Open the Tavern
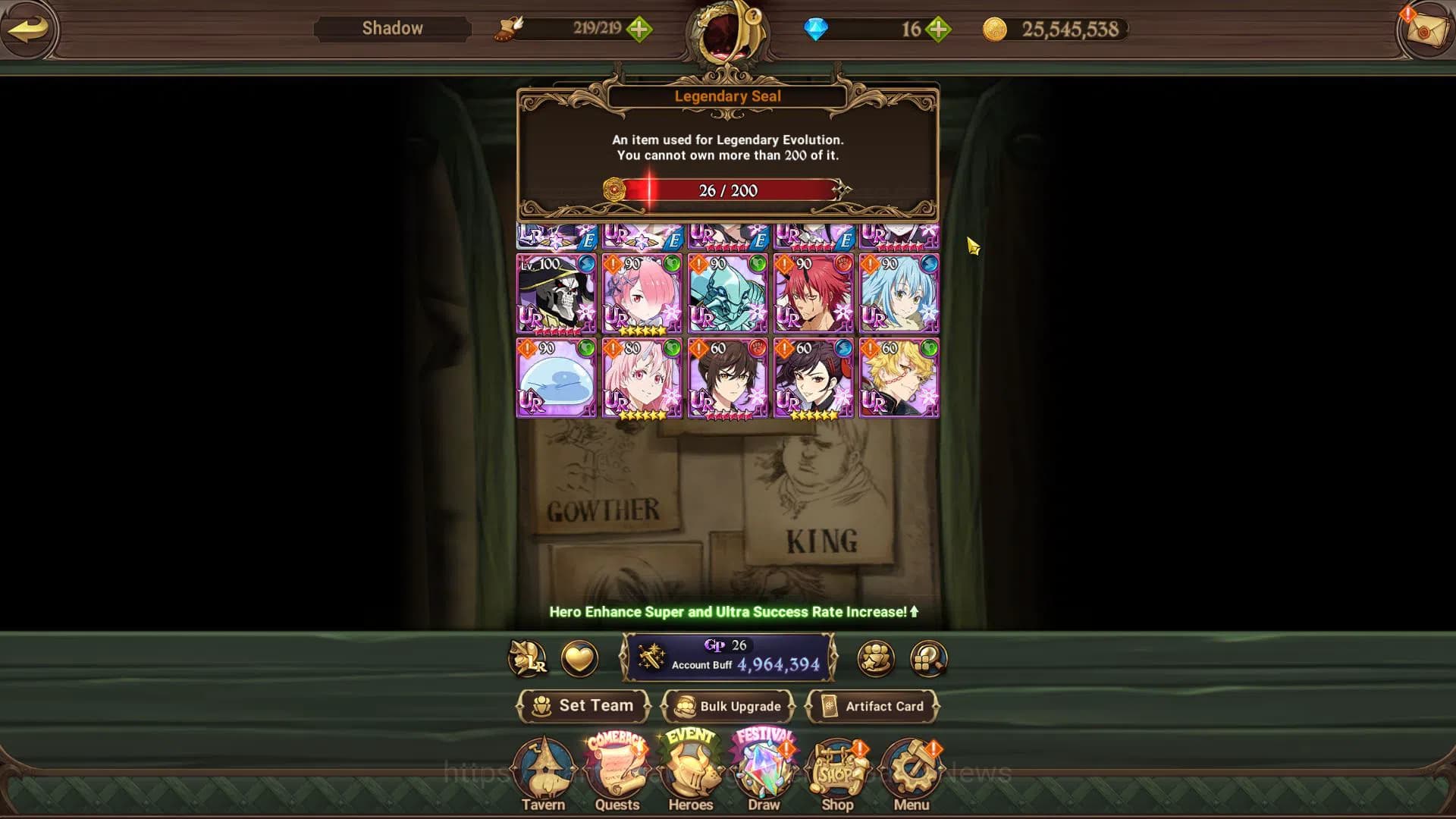The width and height of the screenshot is (1456, 819). pos(544,768)
